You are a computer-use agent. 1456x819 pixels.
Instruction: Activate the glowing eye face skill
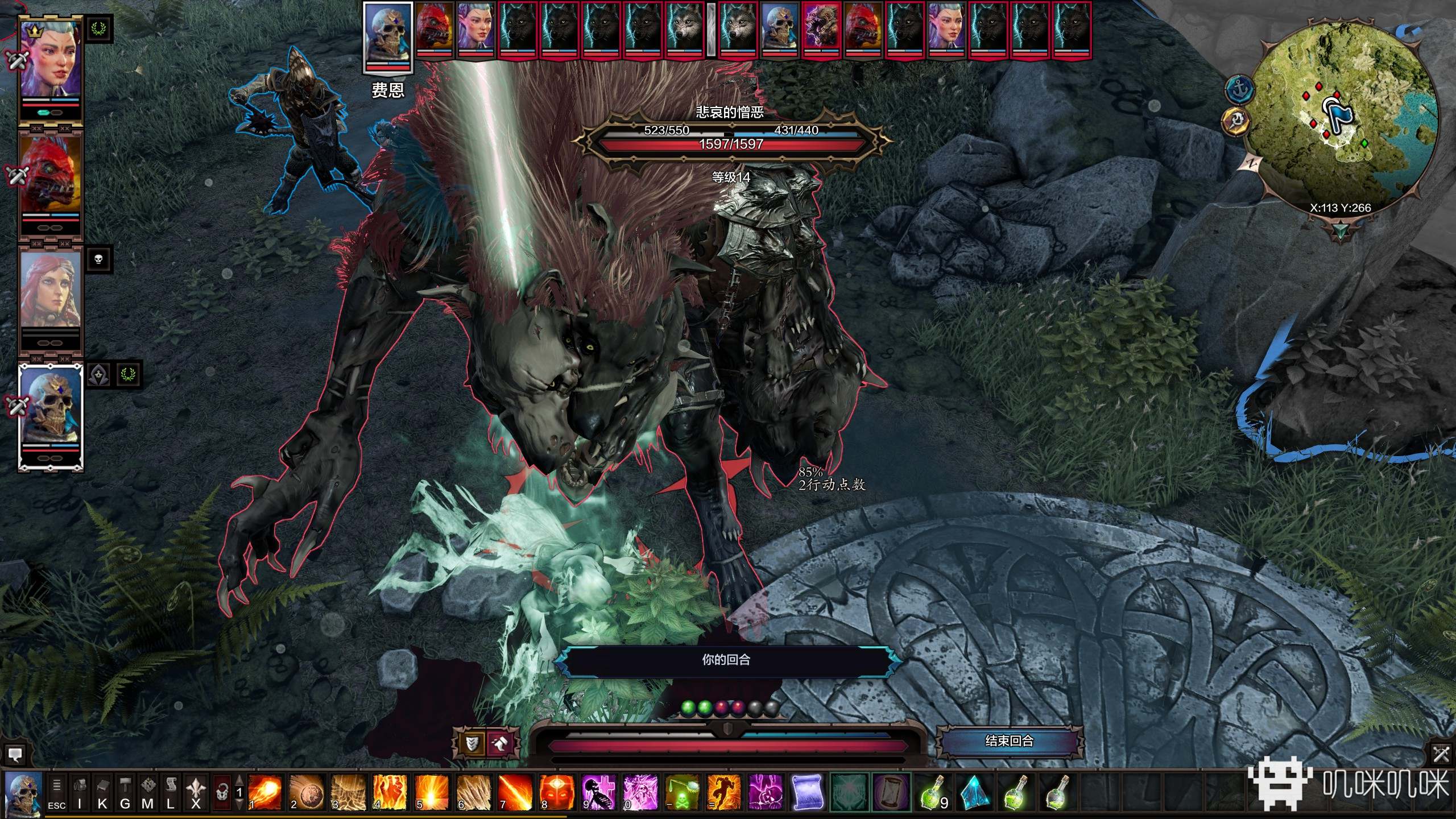(x=557, y=792)
